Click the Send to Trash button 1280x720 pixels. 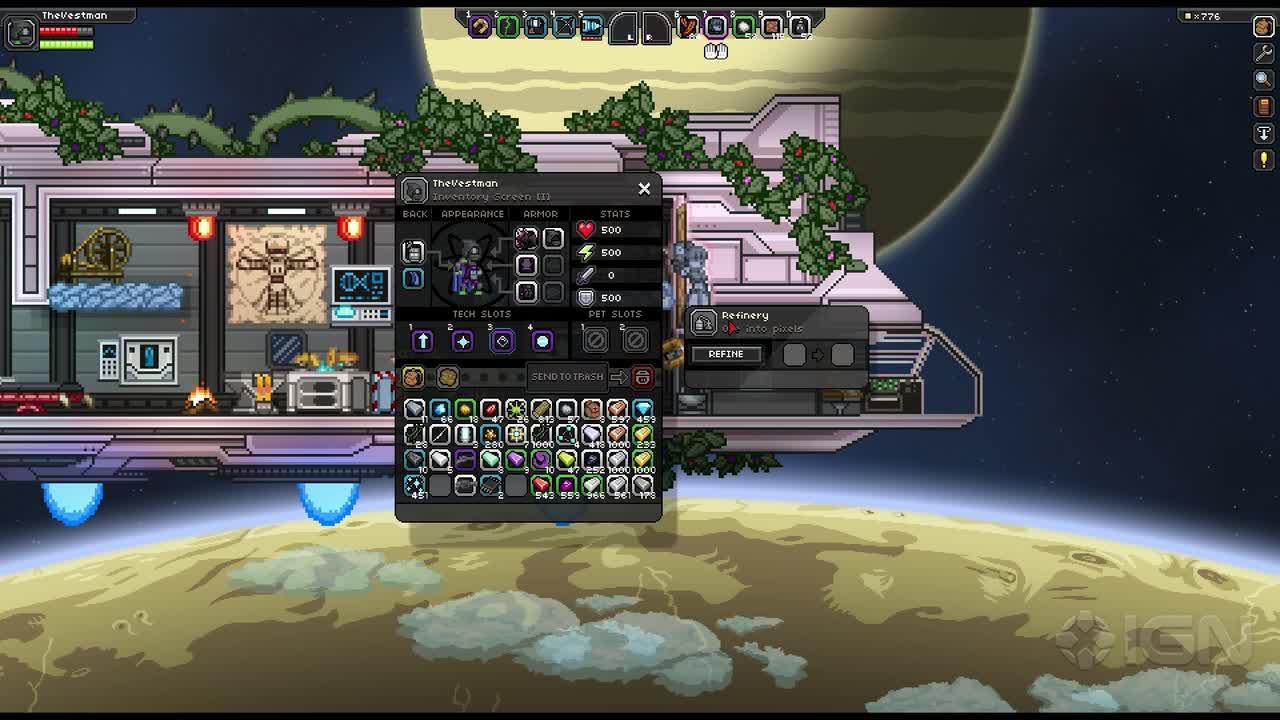567,377
